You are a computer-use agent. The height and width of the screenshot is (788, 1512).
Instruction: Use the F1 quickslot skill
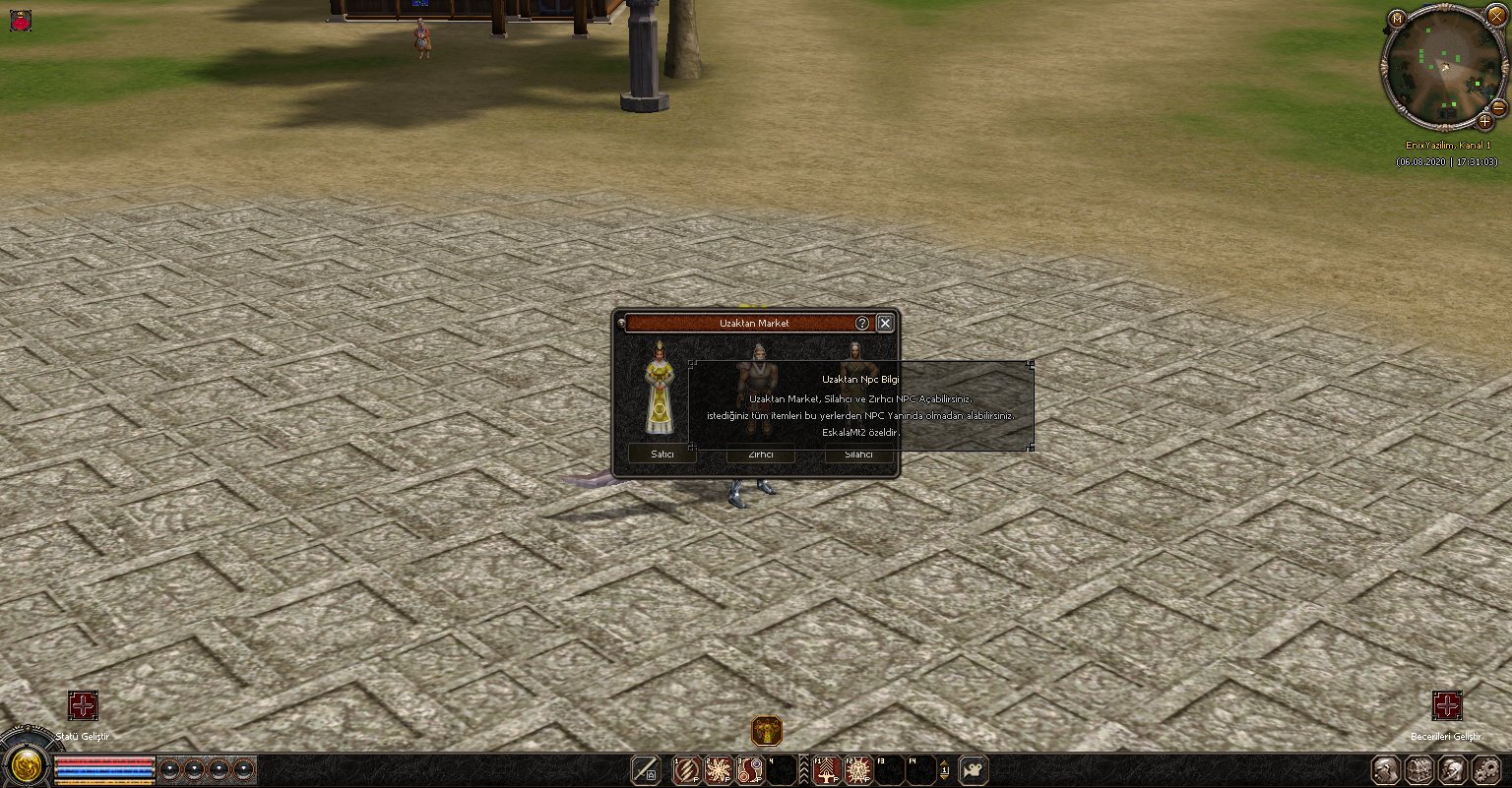pyautogui.click(x=827, y=769)
